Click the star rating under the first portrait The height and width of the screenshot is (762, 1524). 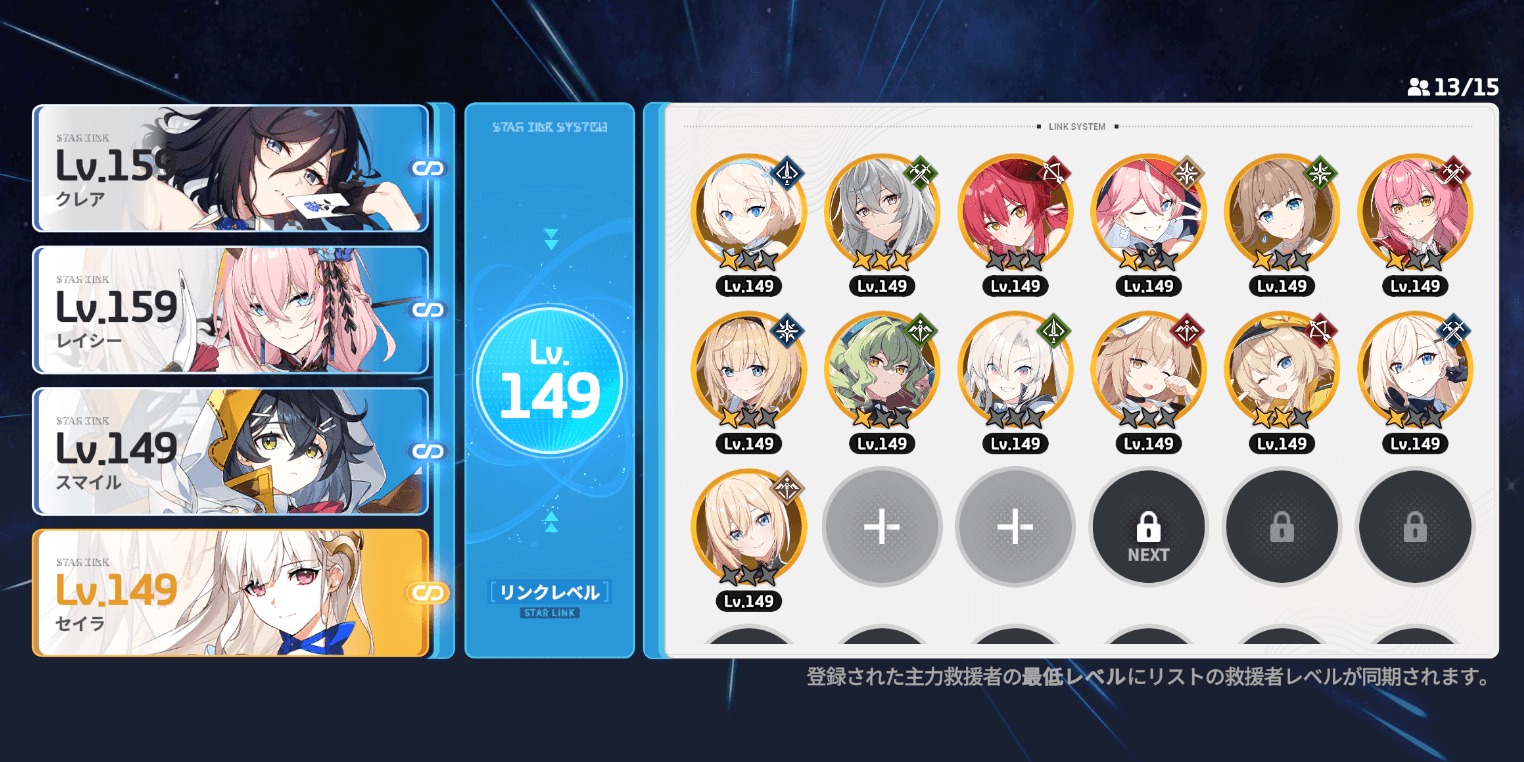tap(748, 262)
